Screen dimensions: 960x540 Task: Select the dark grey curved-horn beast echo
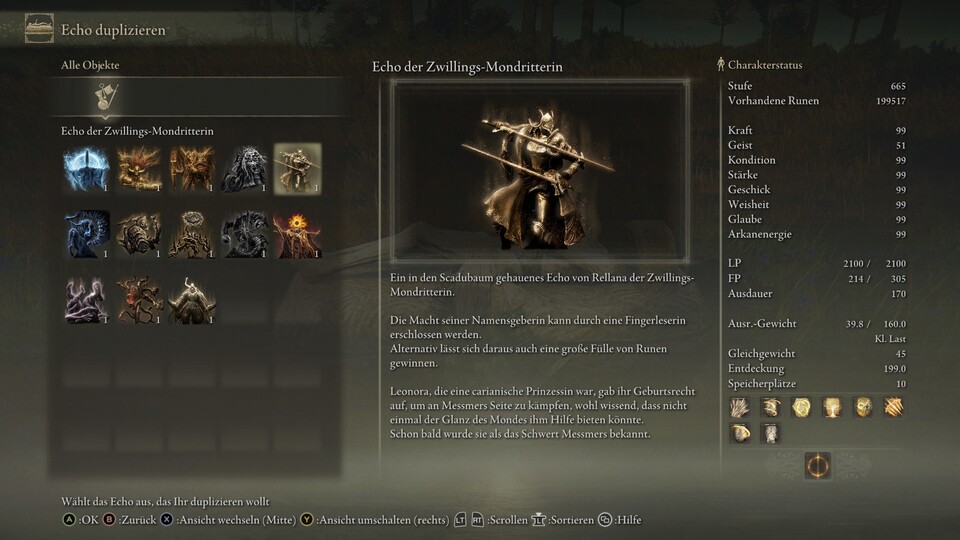[x=243, y=233]
